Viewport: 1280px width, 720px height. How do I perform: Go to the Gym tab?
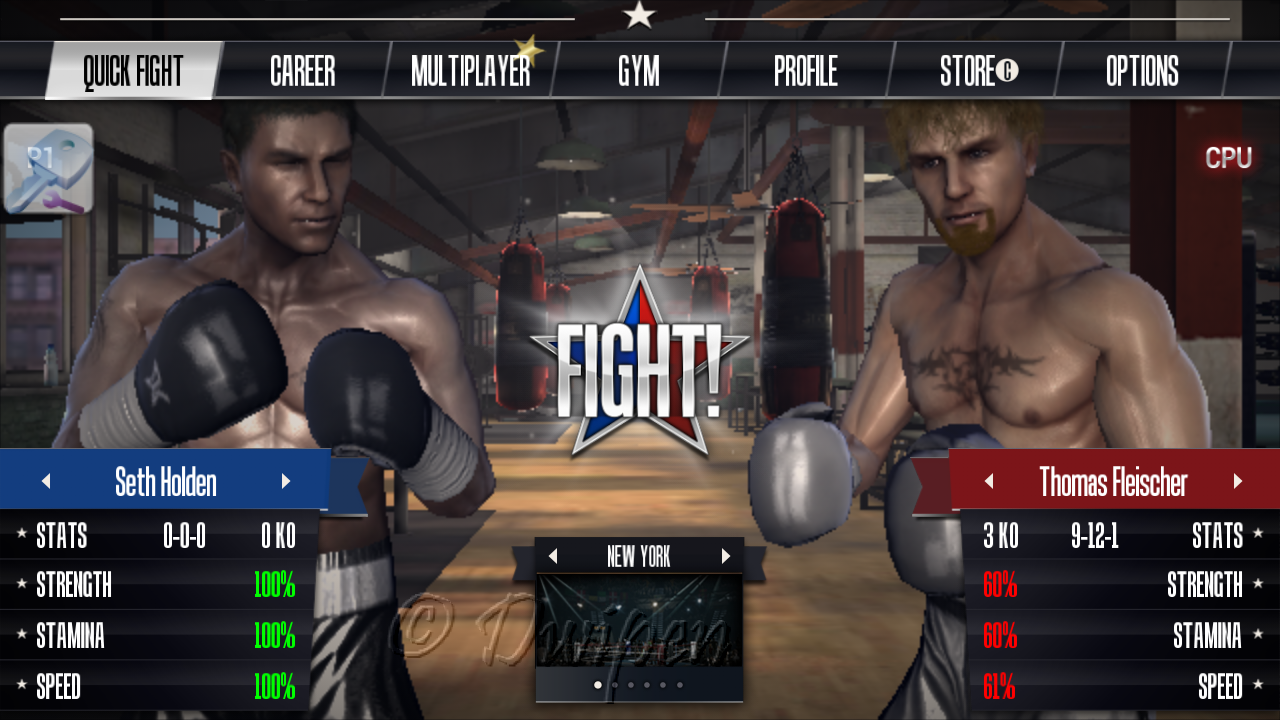click(x=638, y=71)
